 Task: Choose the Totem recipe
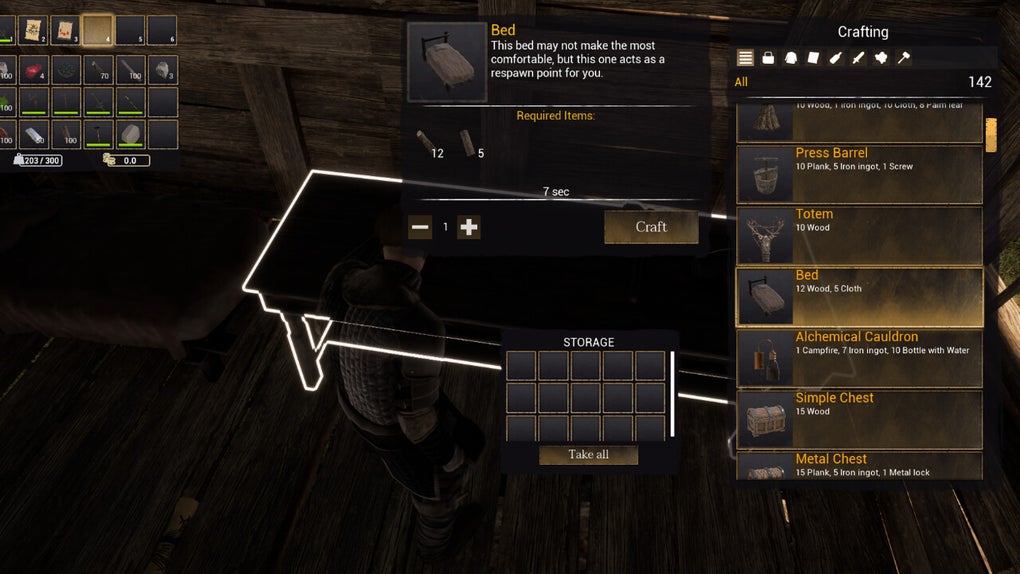point(859,235)
